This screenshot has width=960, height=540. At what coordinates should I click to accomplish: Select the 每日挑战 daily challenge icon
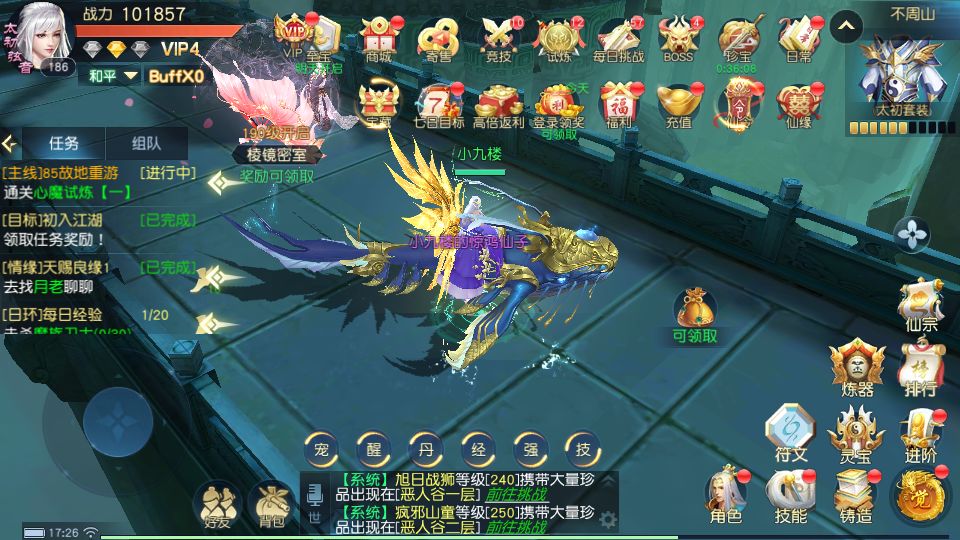(x=619, y=38)
